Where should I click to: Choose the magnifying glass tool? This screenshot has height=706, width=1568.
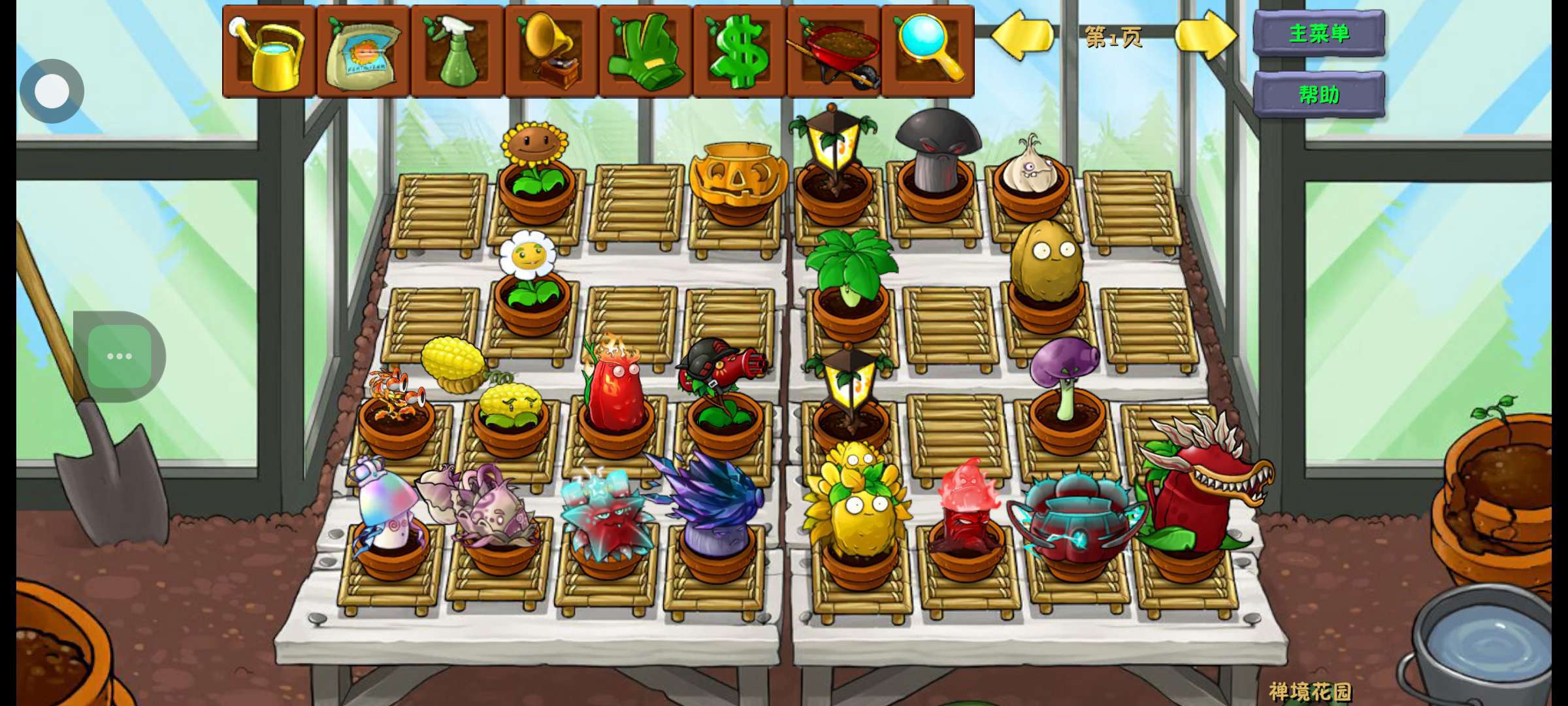click(x=928, y=52)
